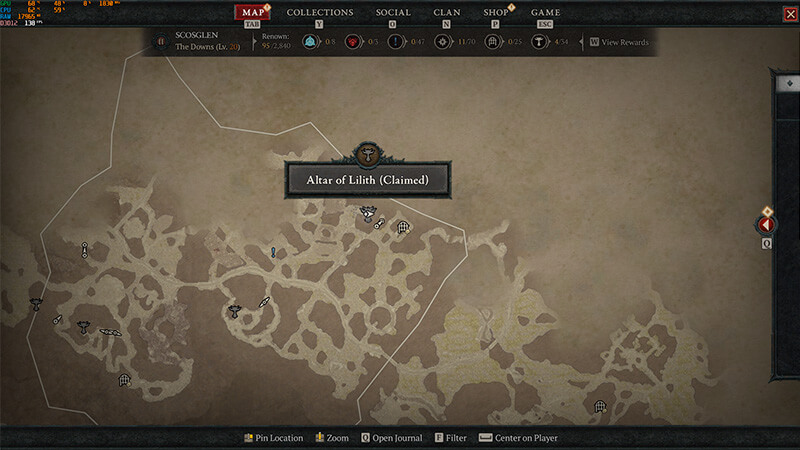View Rewards for Scosglen renown
Viewport: 800px width, 450px height.
[x=620, y=42]
